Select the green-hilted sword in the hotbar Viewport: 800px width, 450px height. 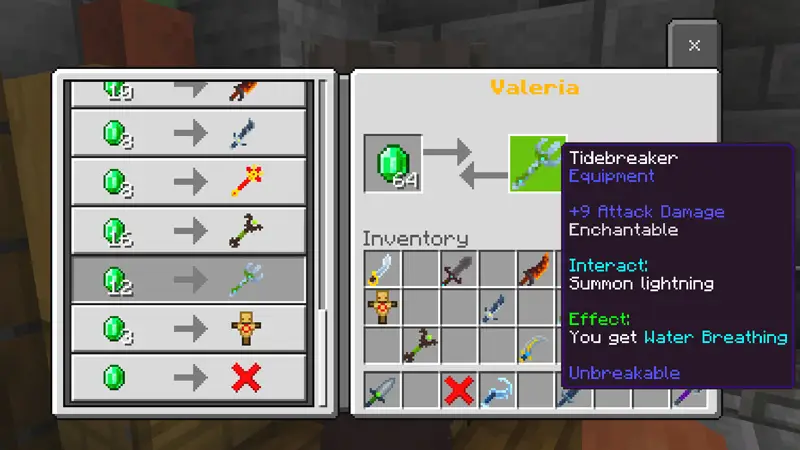click(382, 389)
